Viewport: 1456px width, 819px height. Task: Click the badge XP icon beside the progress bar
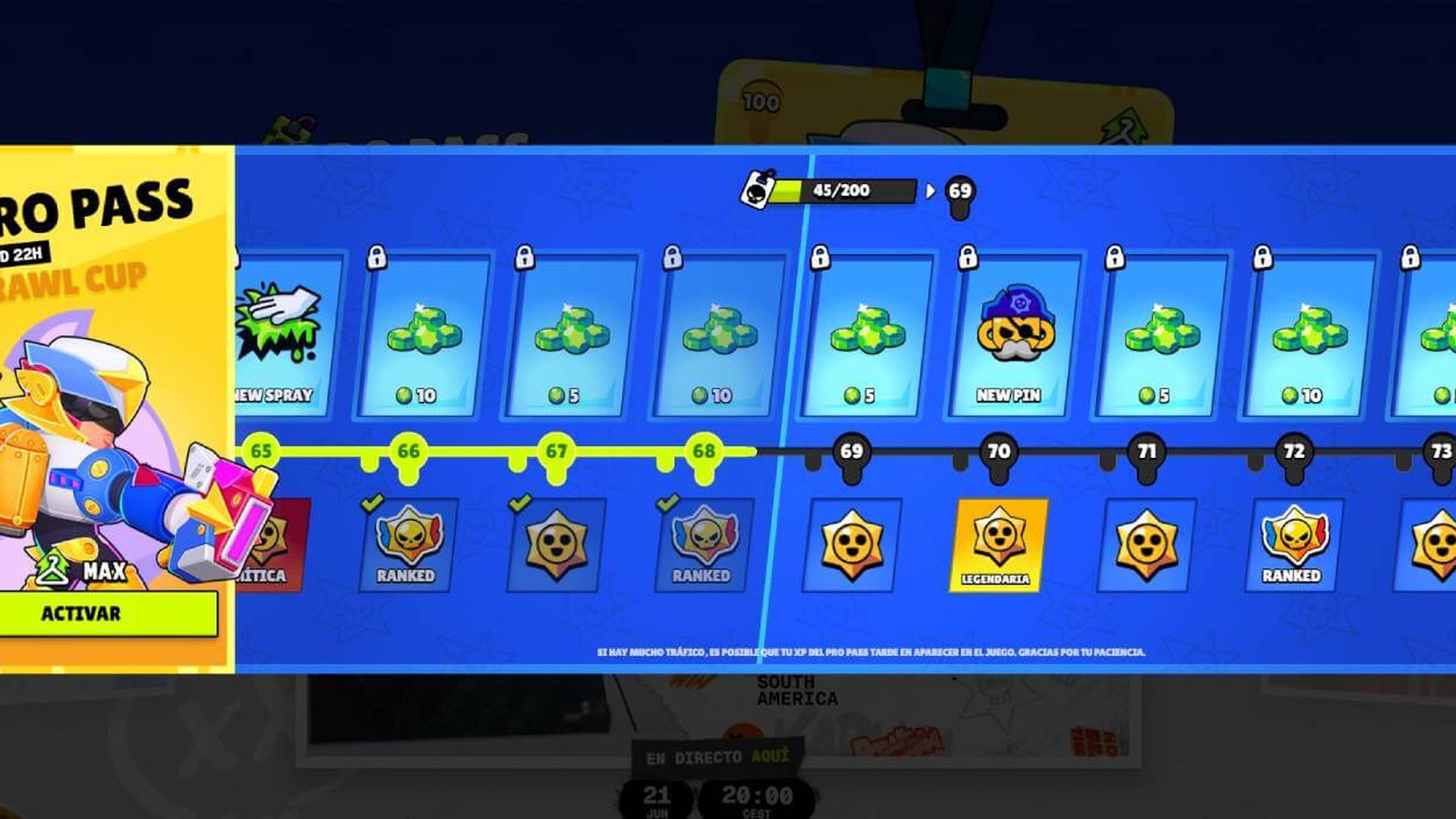click(756, 192)
